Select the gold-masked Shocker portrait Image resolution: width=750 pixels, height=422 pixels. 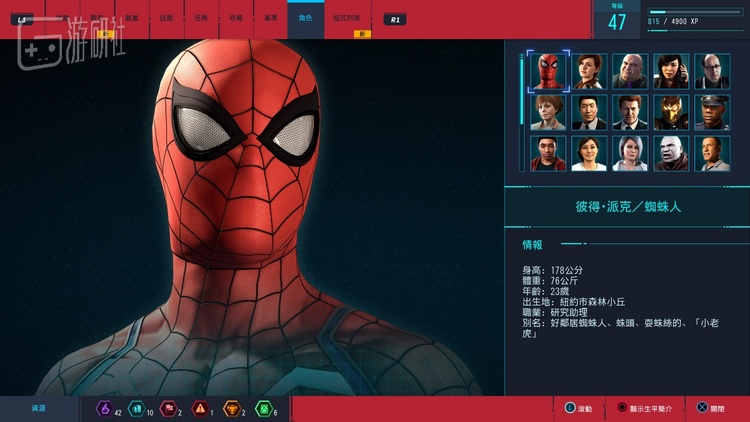coord(672,112)
